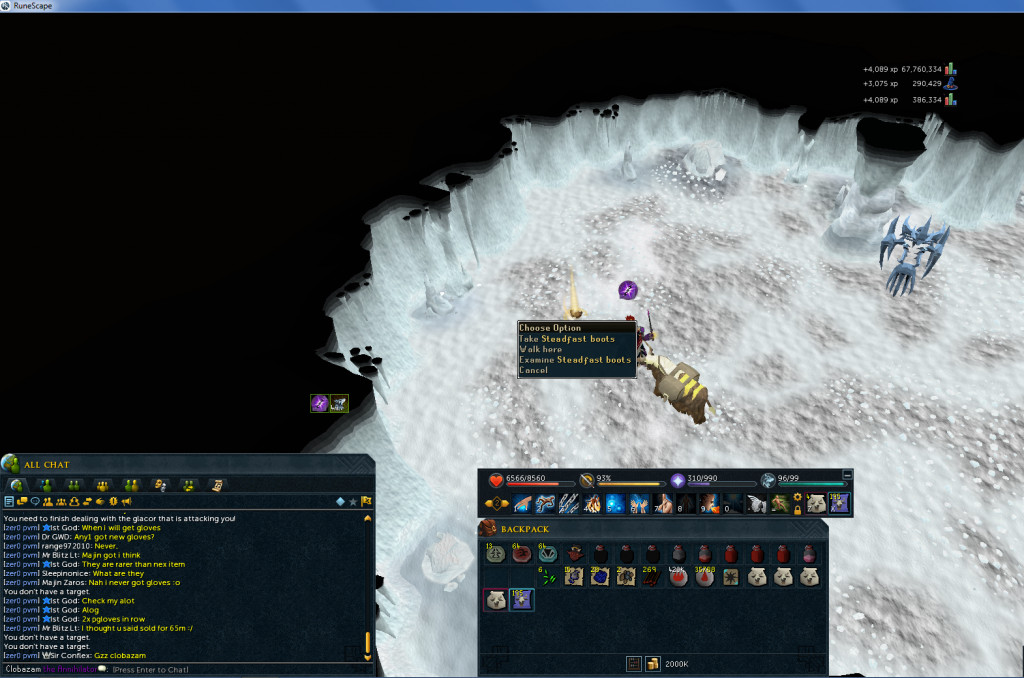Switch to the All Chat globe tab

(17, 485)
